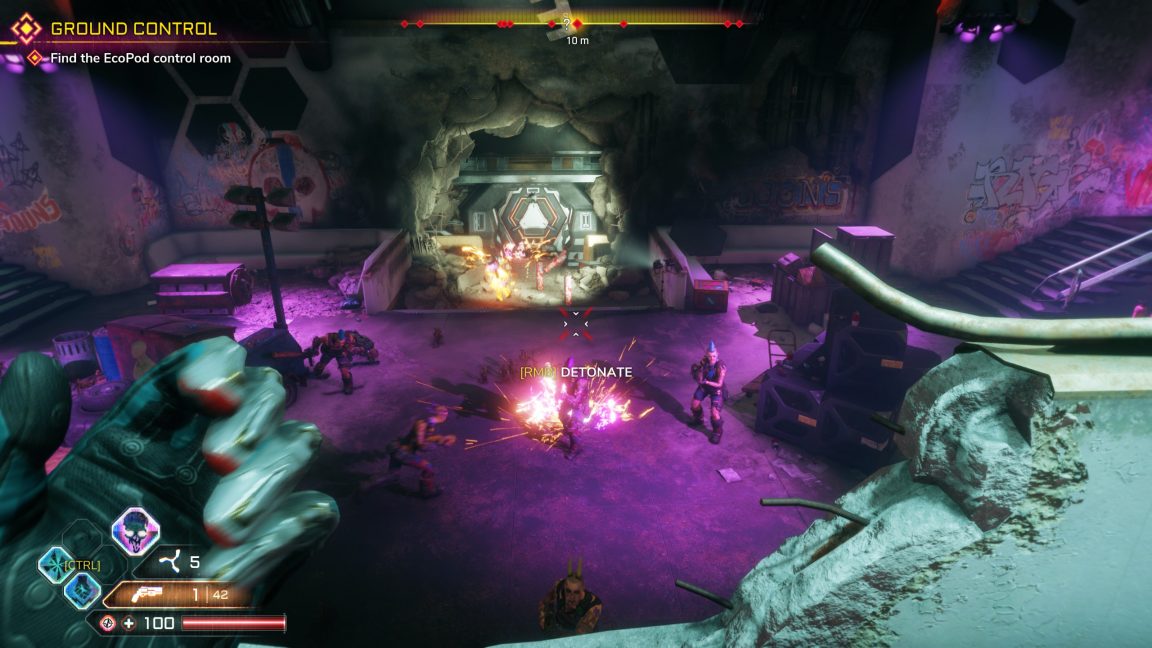Click the question-mark waypoint on the compass

pos(566,23)
